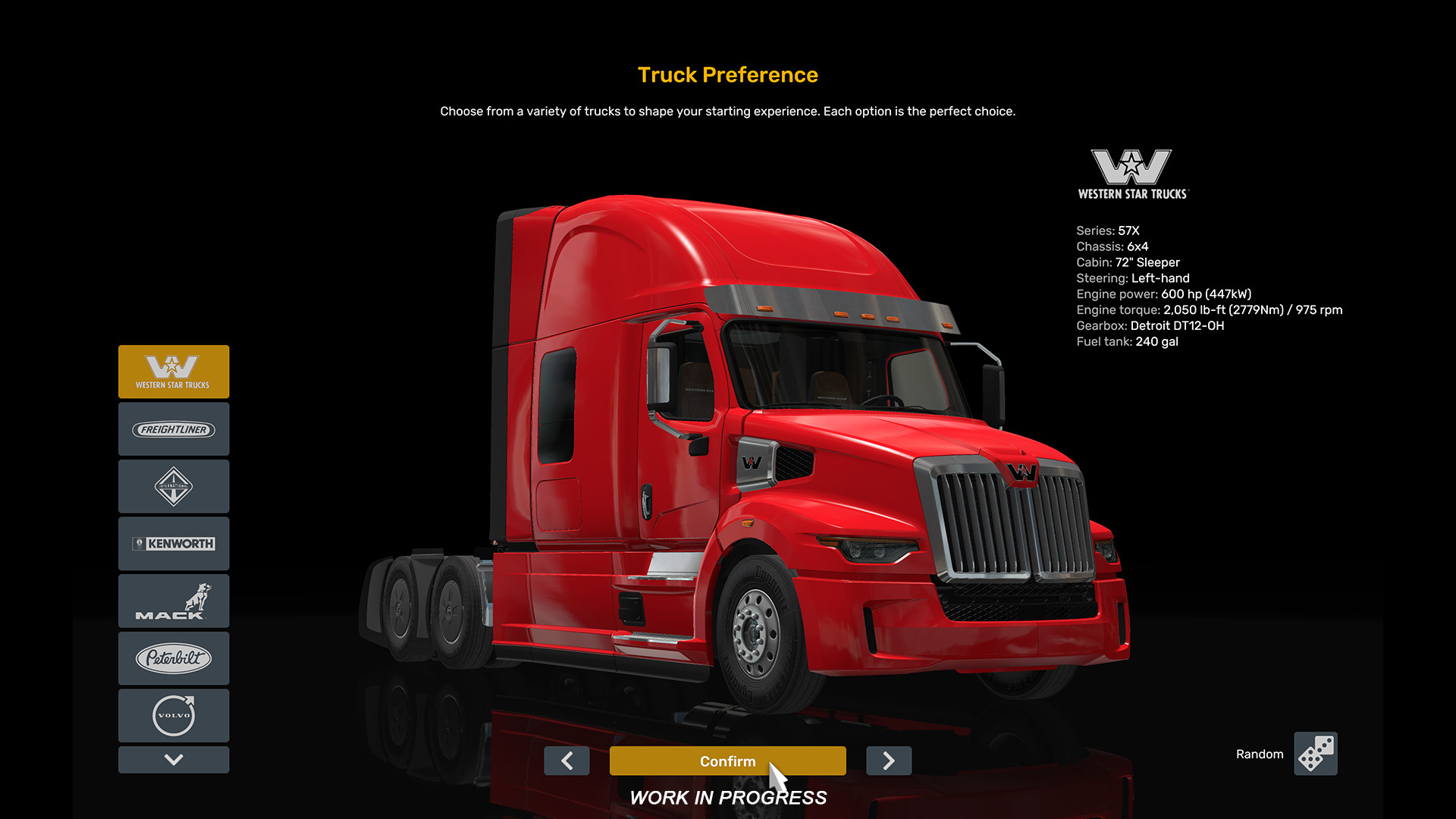Switch selection to the International brand
1456x819 pixels.
pos(174,486)
